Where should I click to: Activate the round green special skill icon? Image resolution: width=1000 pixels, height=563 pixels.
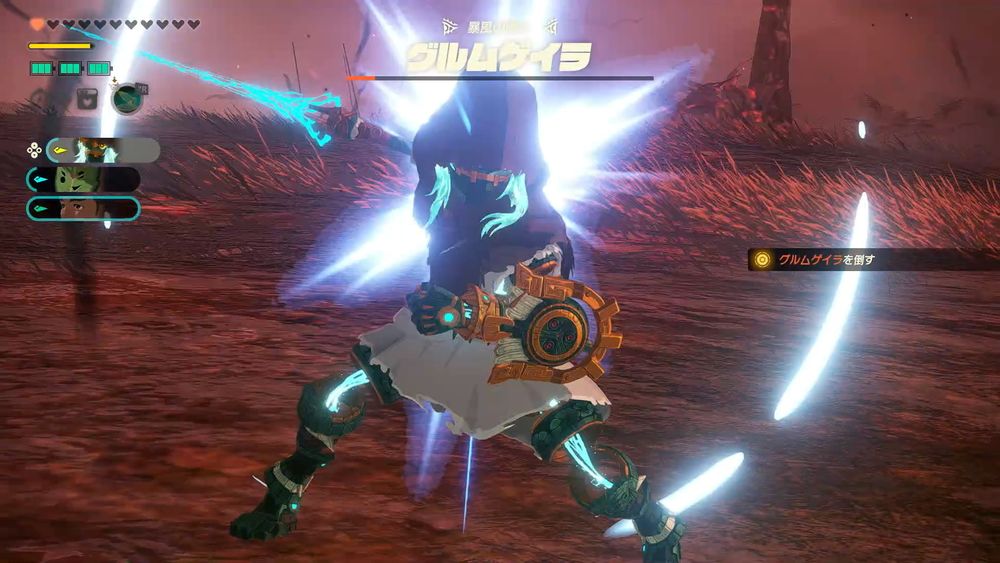pos(127,99)
